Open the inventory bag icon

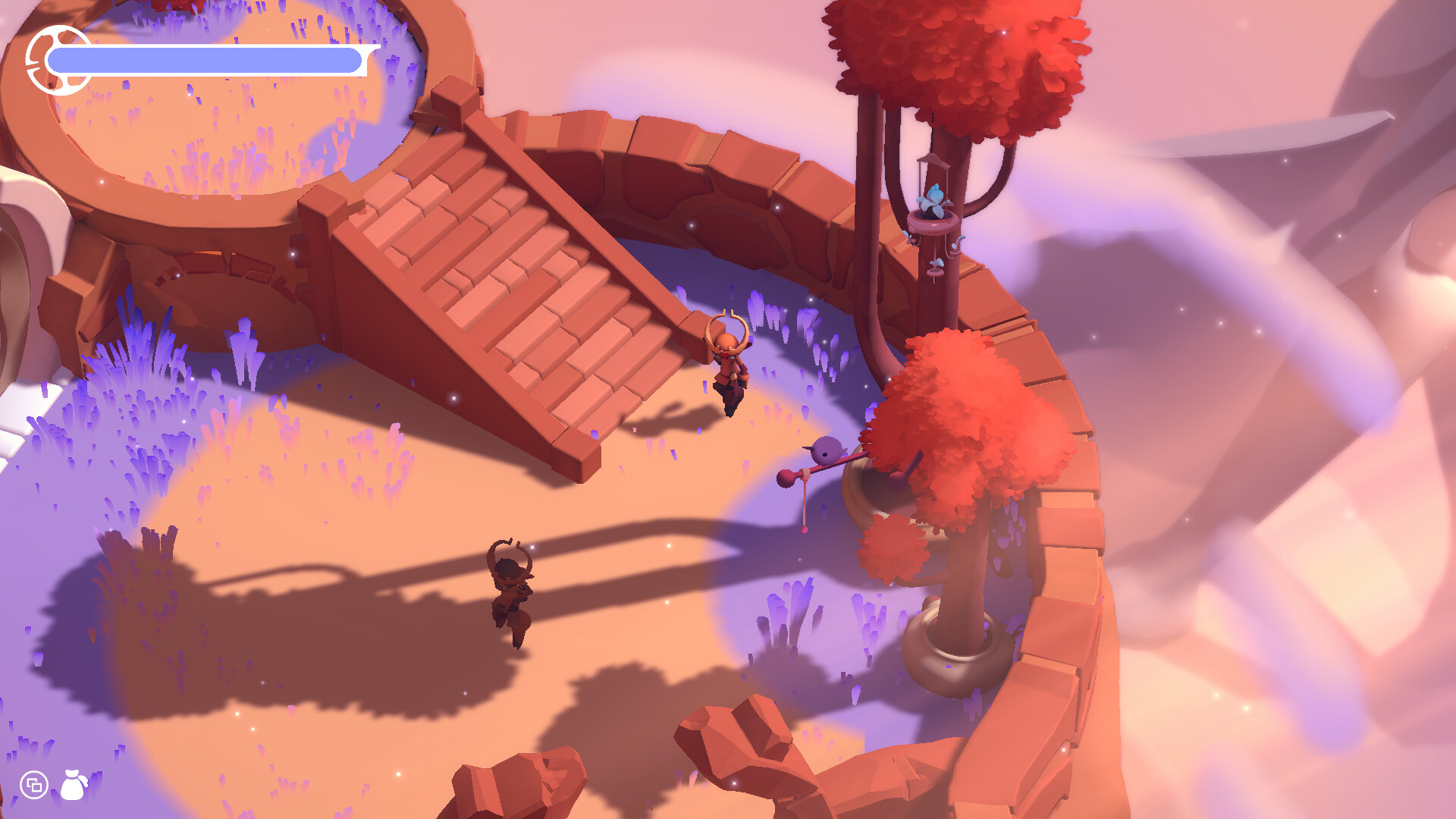pyautogui.click(x=74, y=785)
